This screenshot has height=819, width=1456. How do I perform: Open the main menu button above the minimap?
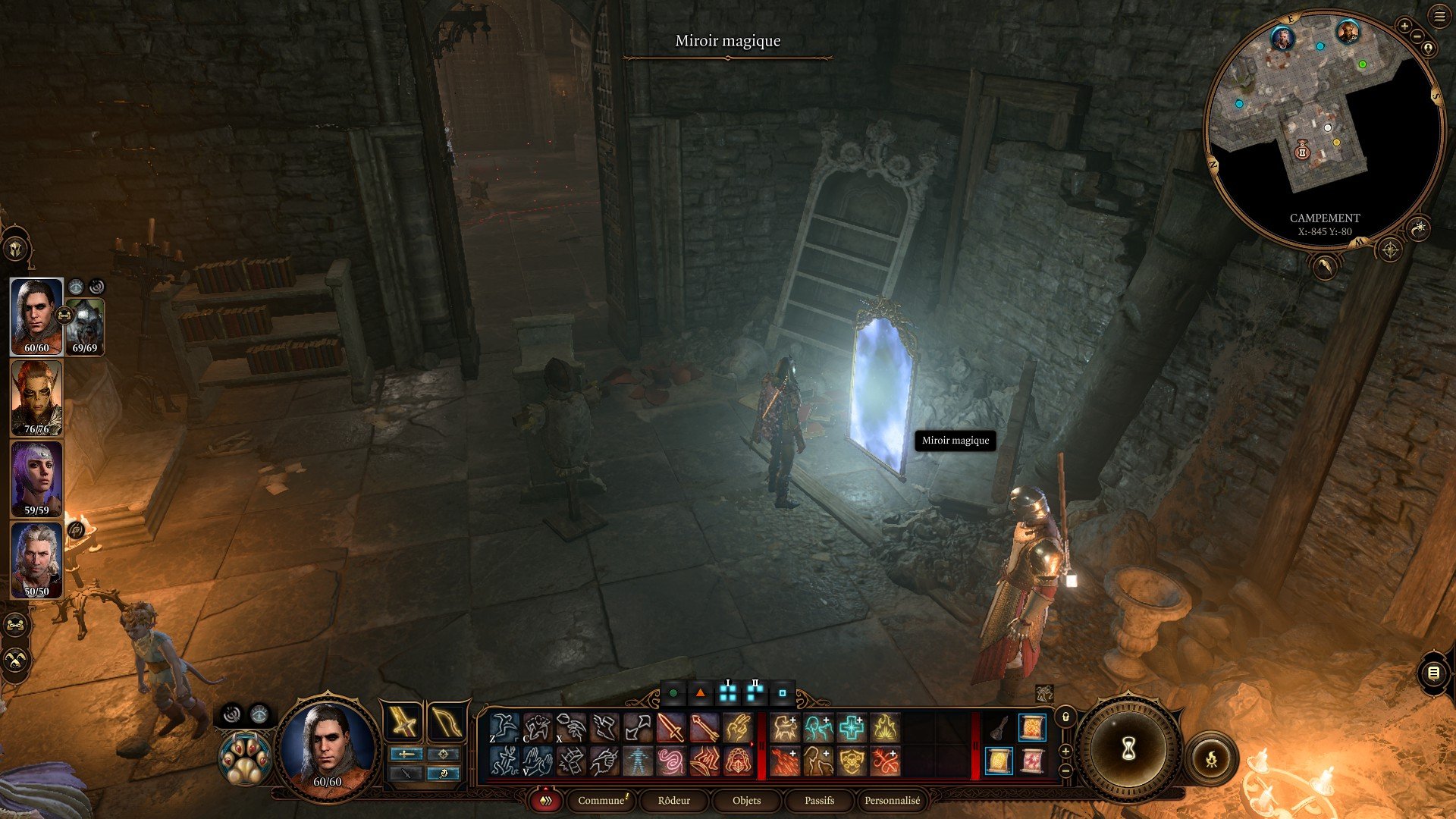coord(1439,17)
